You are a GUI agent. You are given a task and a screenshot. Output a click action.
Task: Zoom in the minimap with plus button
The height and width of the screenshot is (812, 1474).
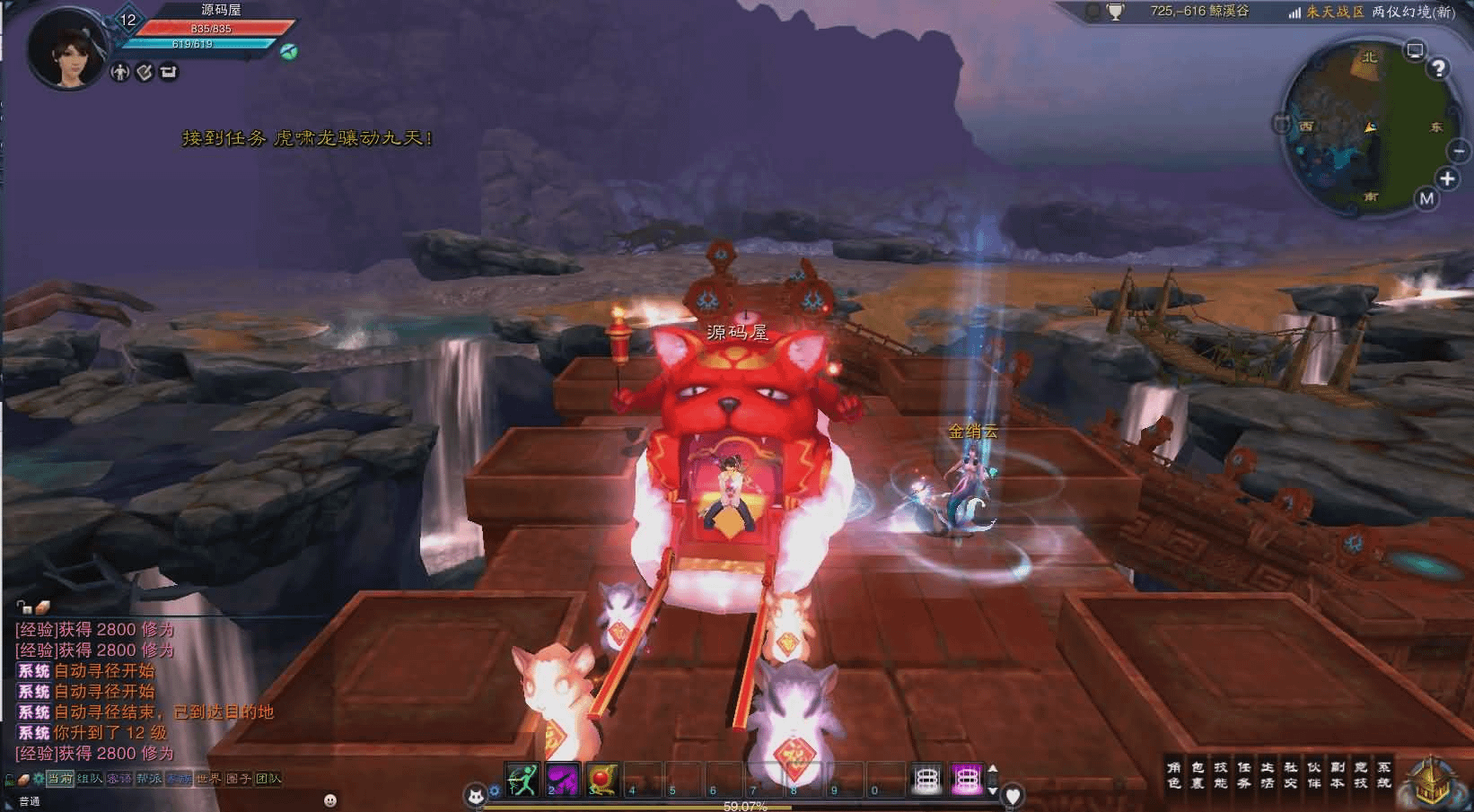pos(1447,179)
